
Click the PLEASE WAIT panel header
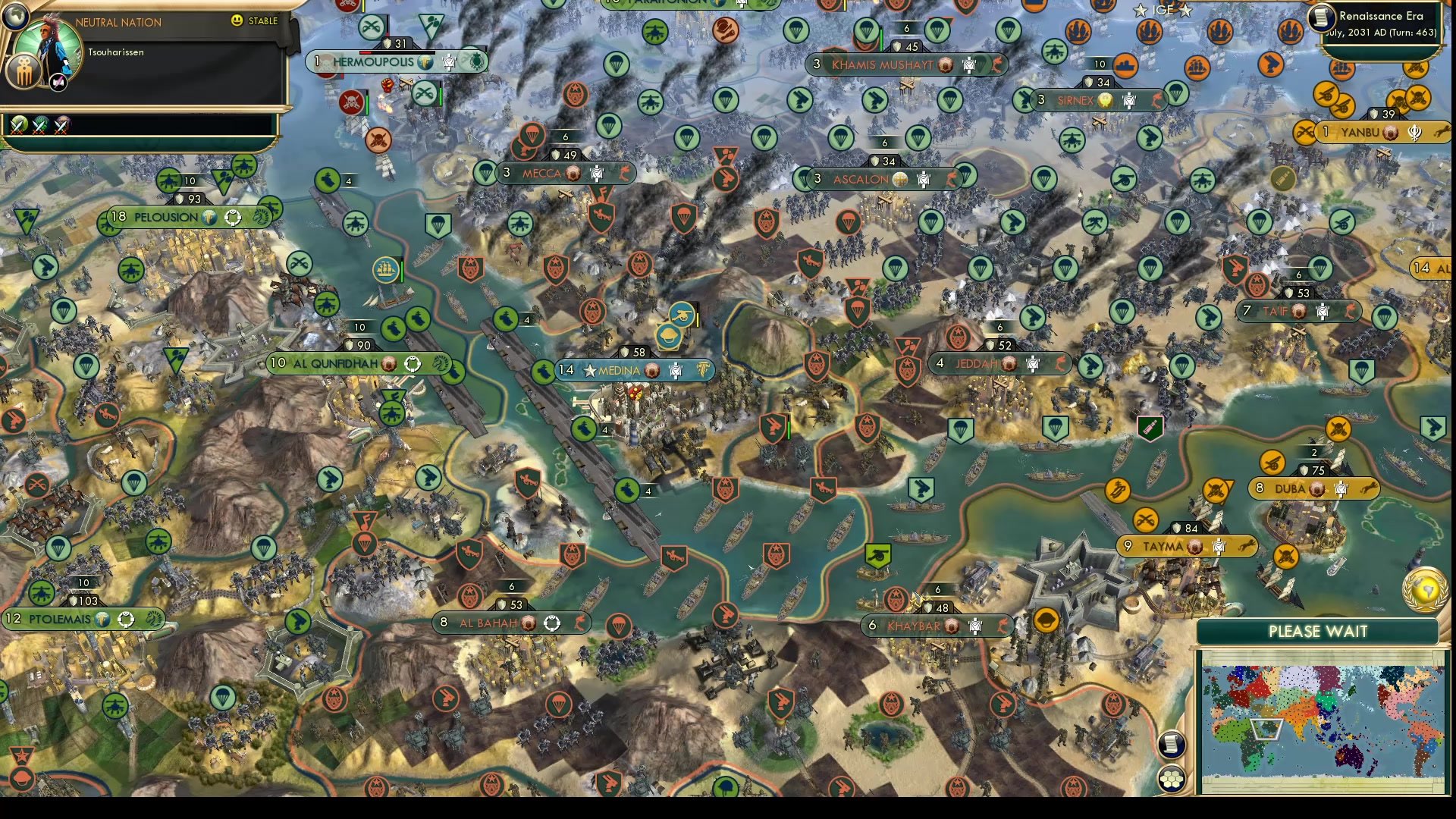(1317, 631)
